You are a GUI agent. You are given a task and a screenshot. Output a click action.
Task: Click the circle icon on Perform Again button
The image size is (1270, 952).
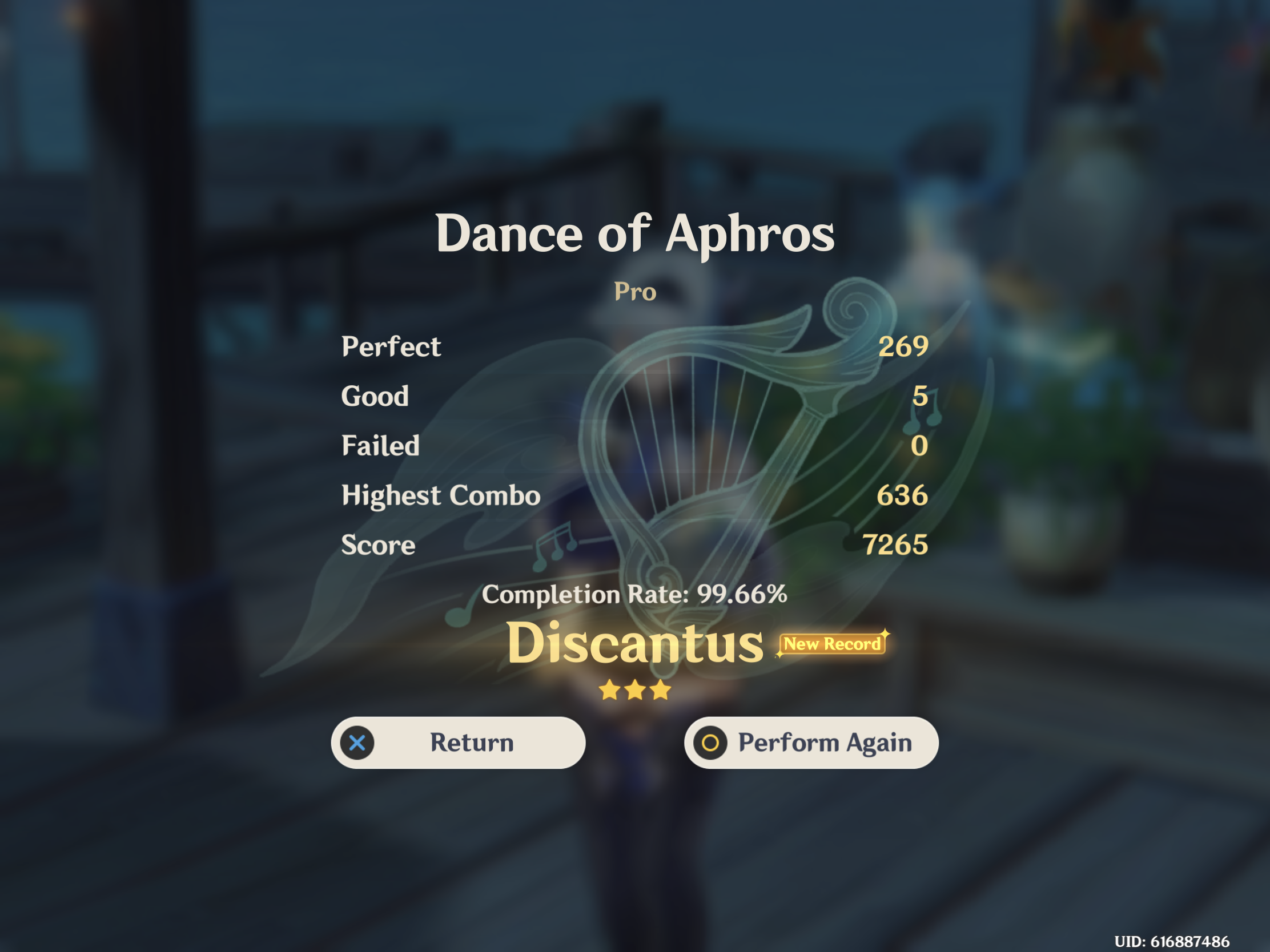pos(712,743)
